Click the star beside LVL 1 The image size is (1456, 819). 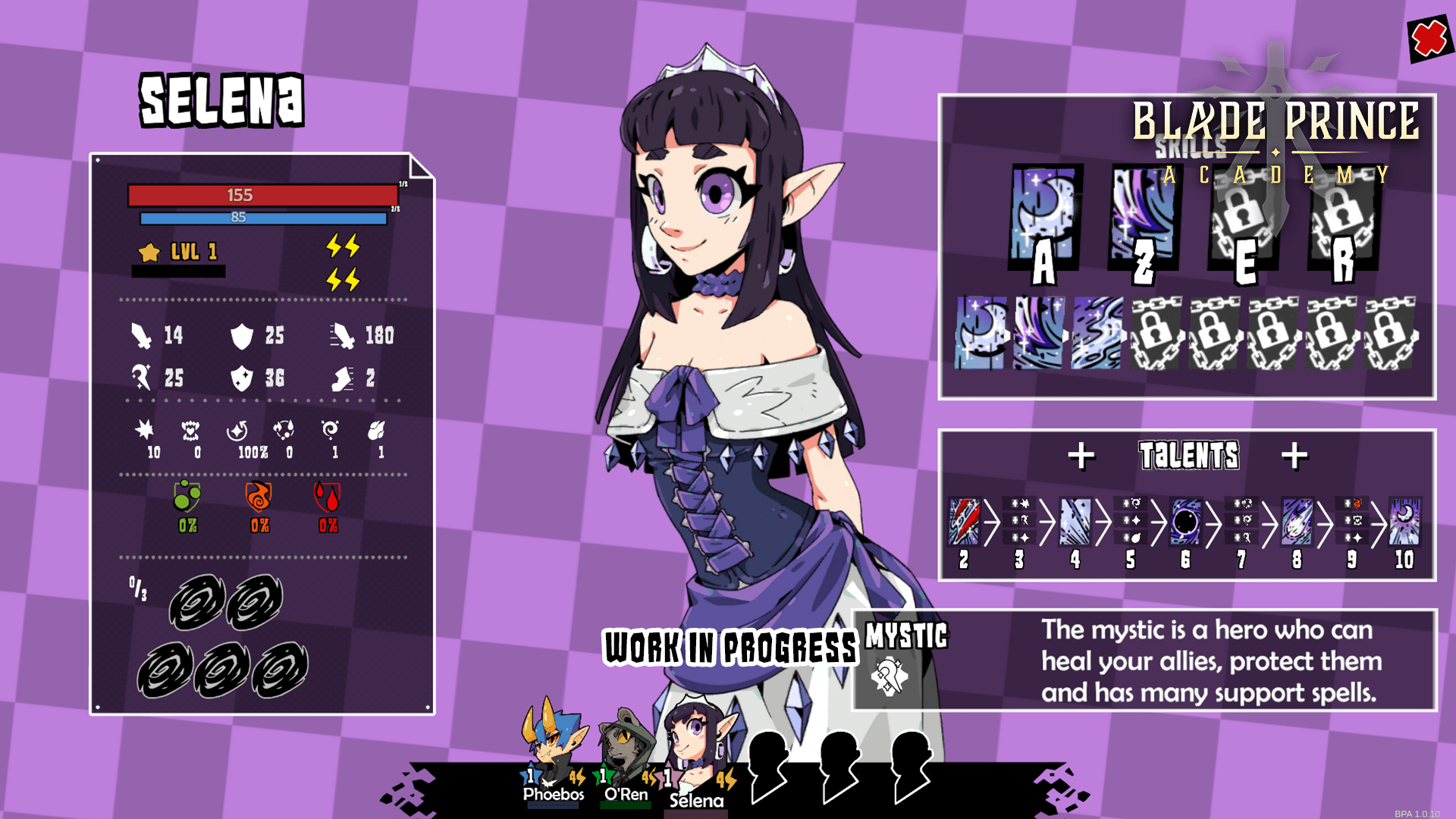(x=147, y=252)
